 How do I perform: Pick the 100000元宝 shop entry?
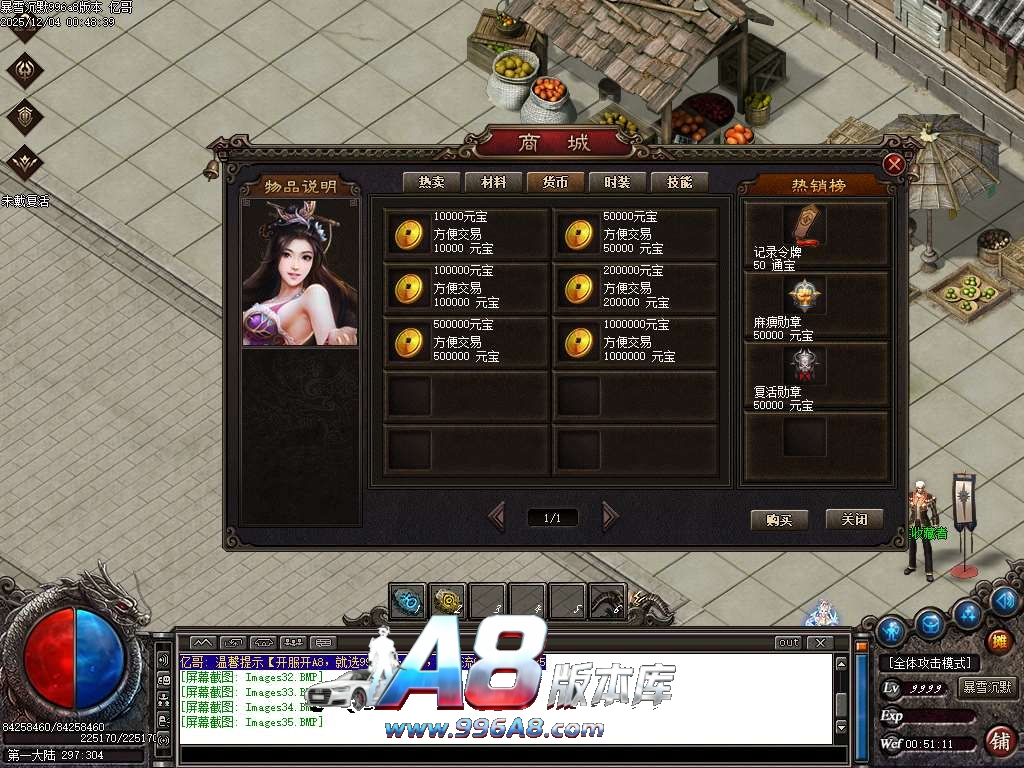coord(466,287)
